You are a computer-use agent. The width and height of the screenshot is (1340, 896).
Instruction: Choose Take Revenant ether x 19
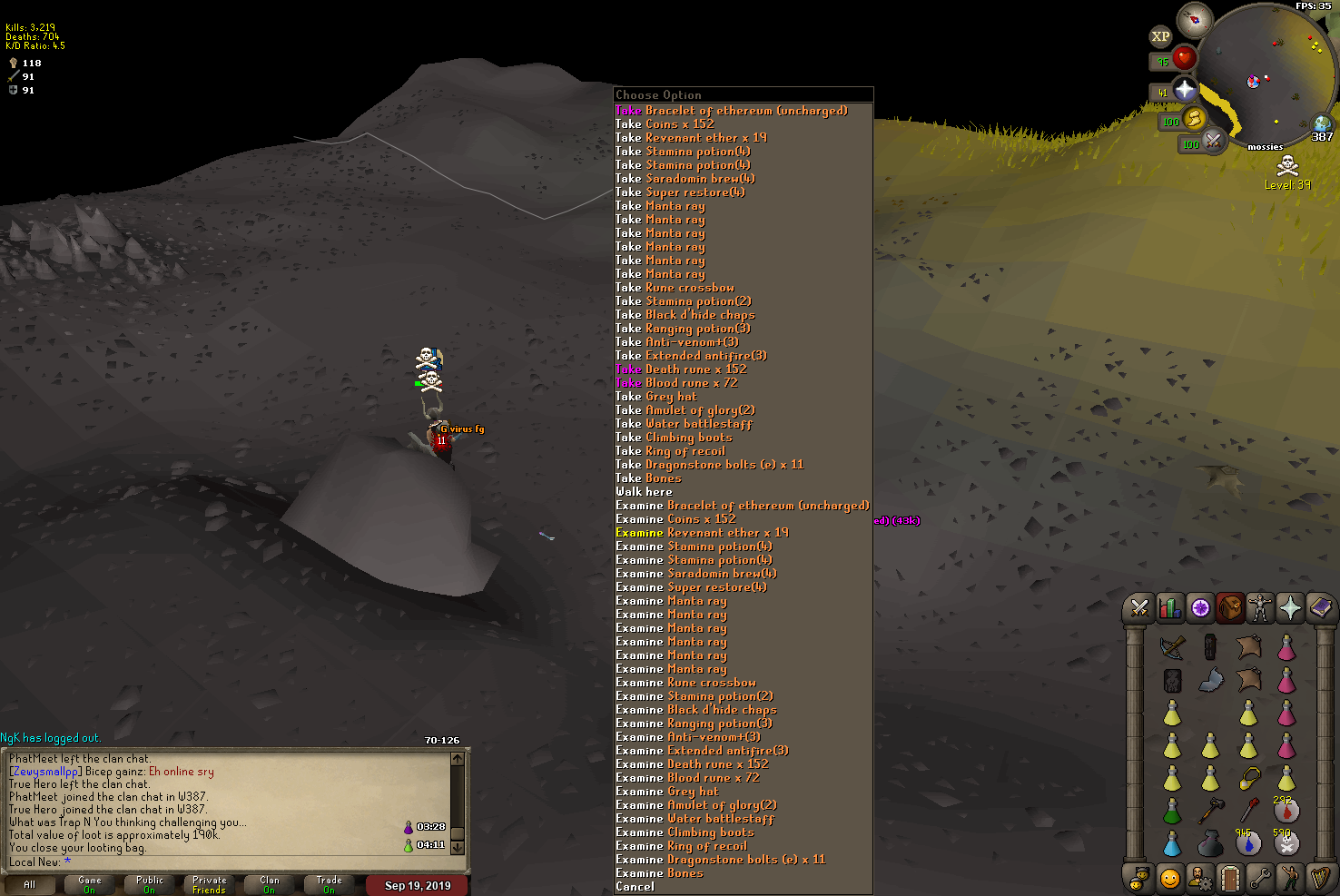tap(691, 138)
